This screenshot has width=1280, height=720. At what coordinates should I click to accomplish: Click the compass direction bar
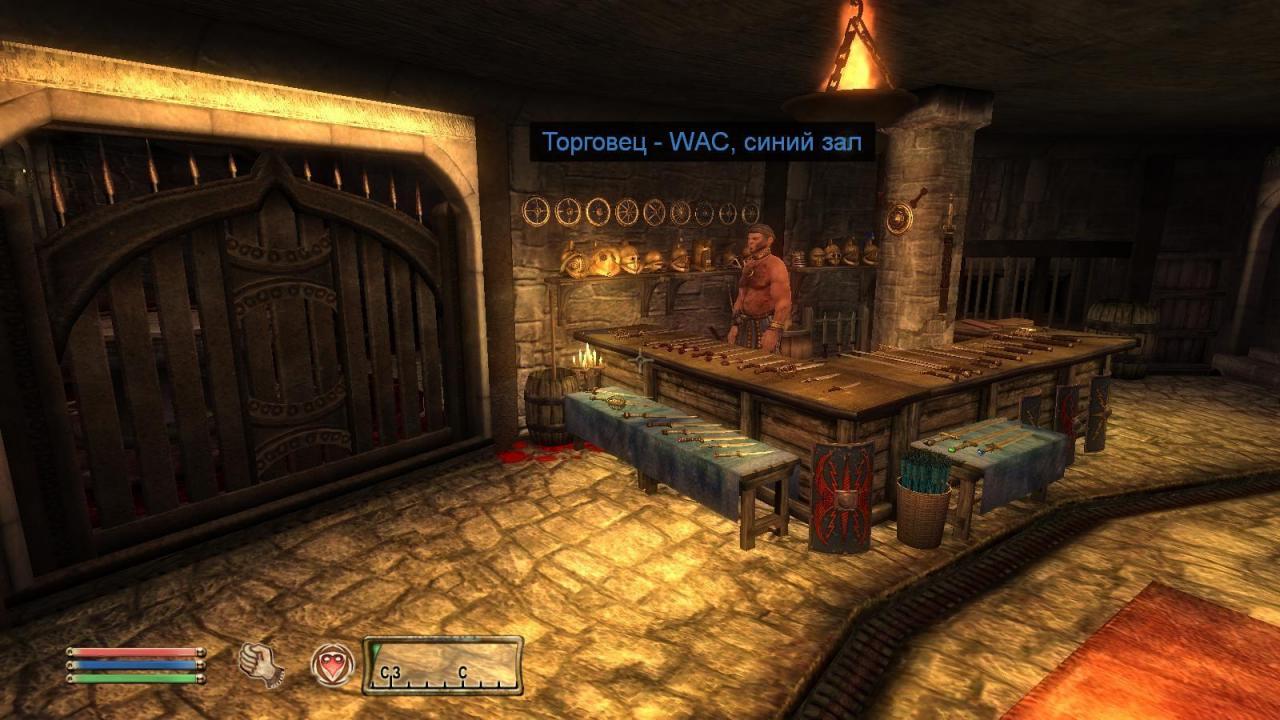point(443,665)
